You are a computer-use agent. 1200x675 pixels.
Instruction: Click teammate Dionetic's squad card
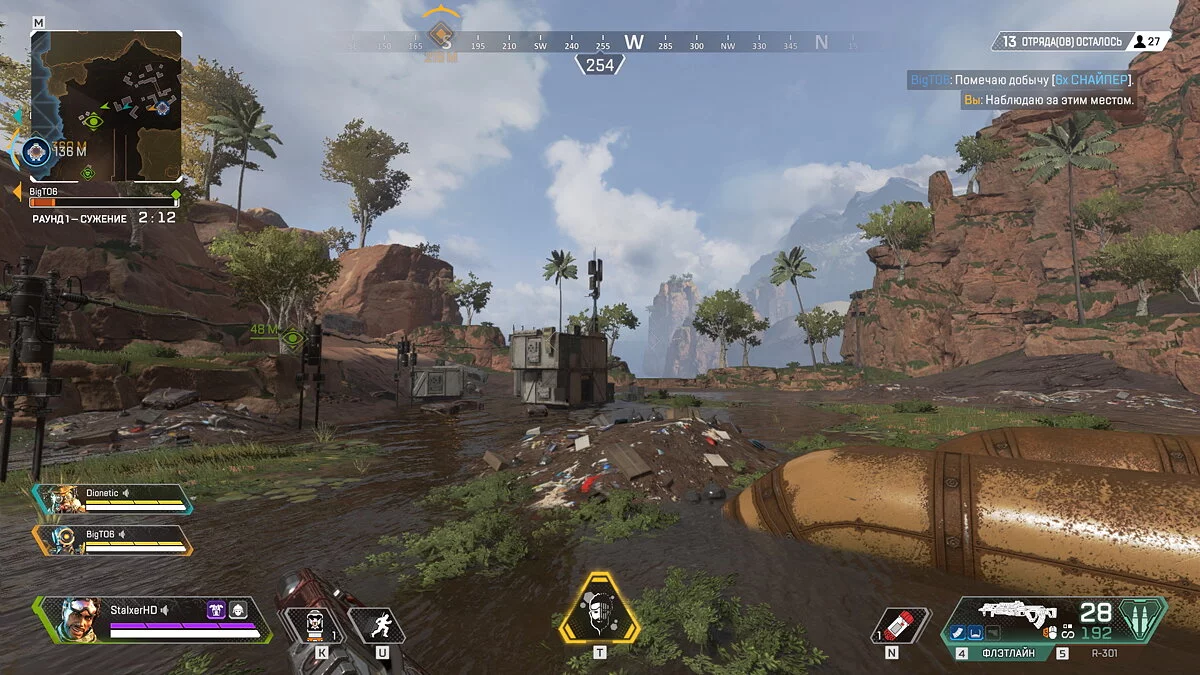(113, 498)
